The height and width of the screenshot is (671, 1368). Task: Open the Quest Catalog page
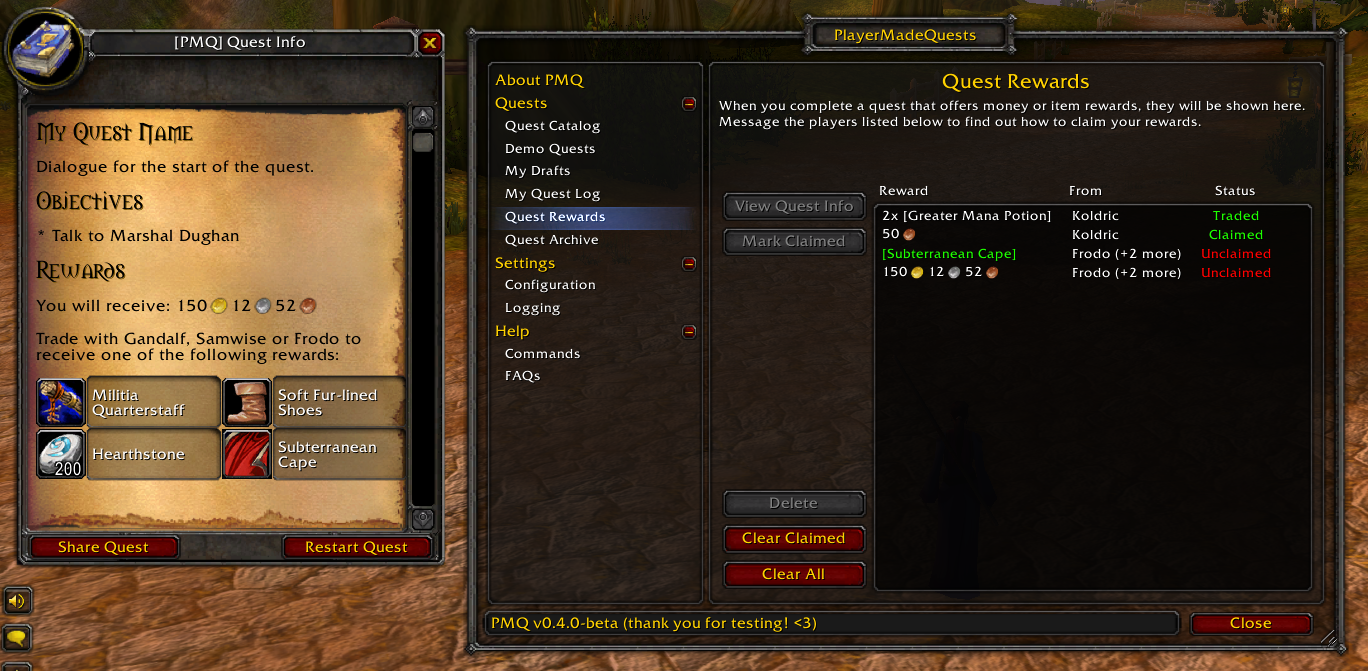point(552,126)
